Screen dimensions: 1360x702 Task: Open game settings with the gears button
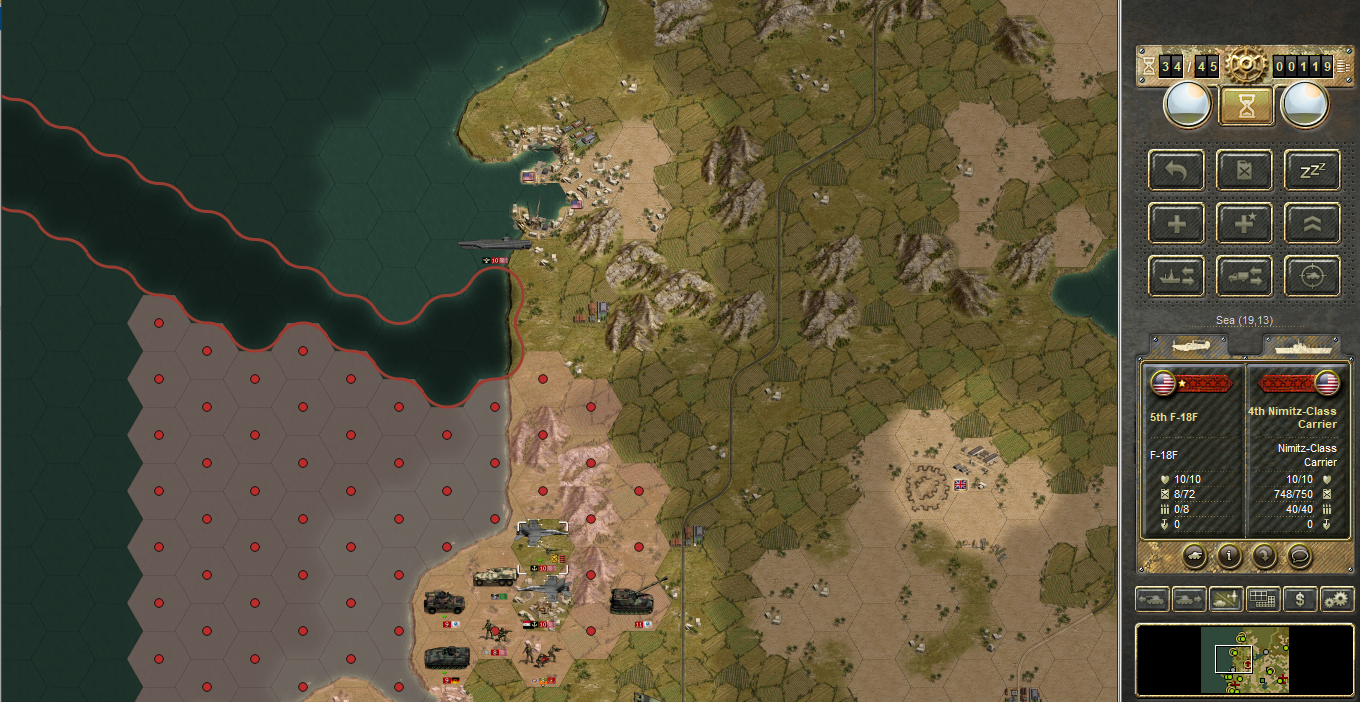1336,600
